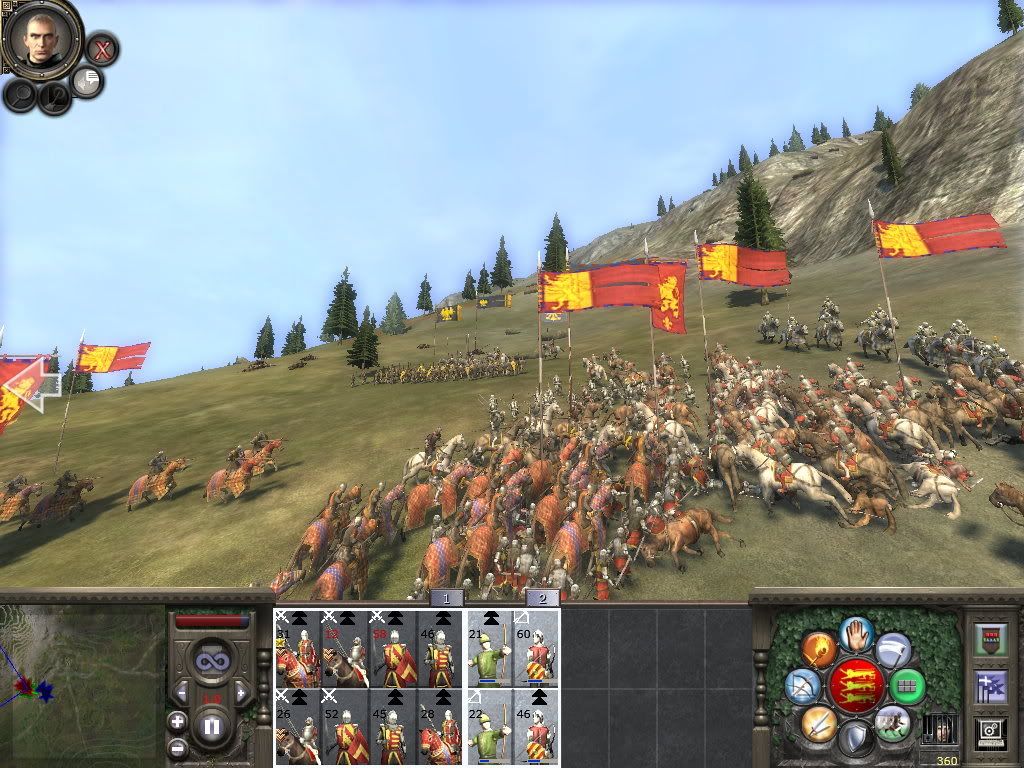Click the magnifying glass button near the advisor

[x=20, y=95]
